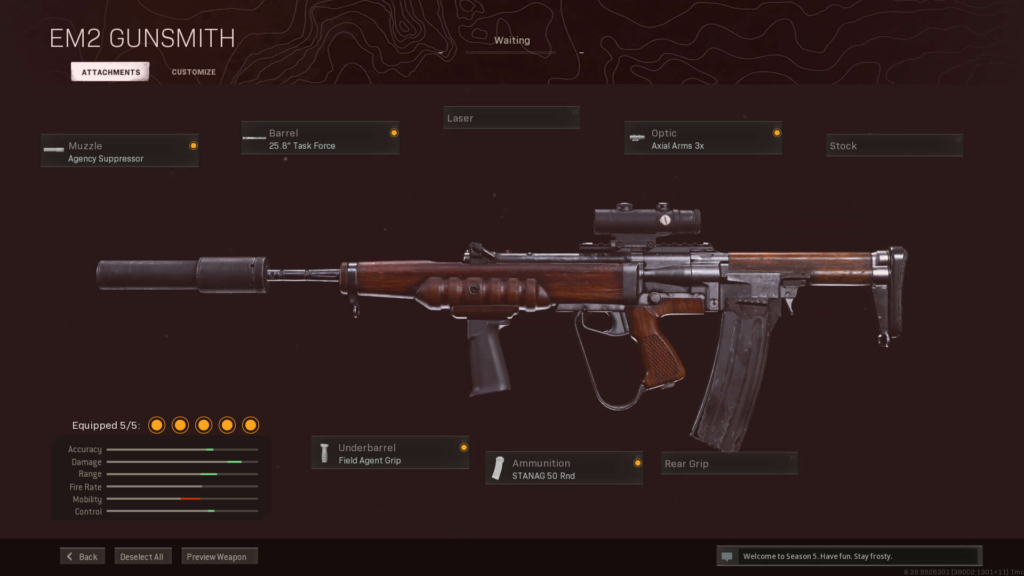Image resolution: width=1024 pixels, height=576 pixels.
Task: Open the Customize tab
Action: tap(193, 72)
